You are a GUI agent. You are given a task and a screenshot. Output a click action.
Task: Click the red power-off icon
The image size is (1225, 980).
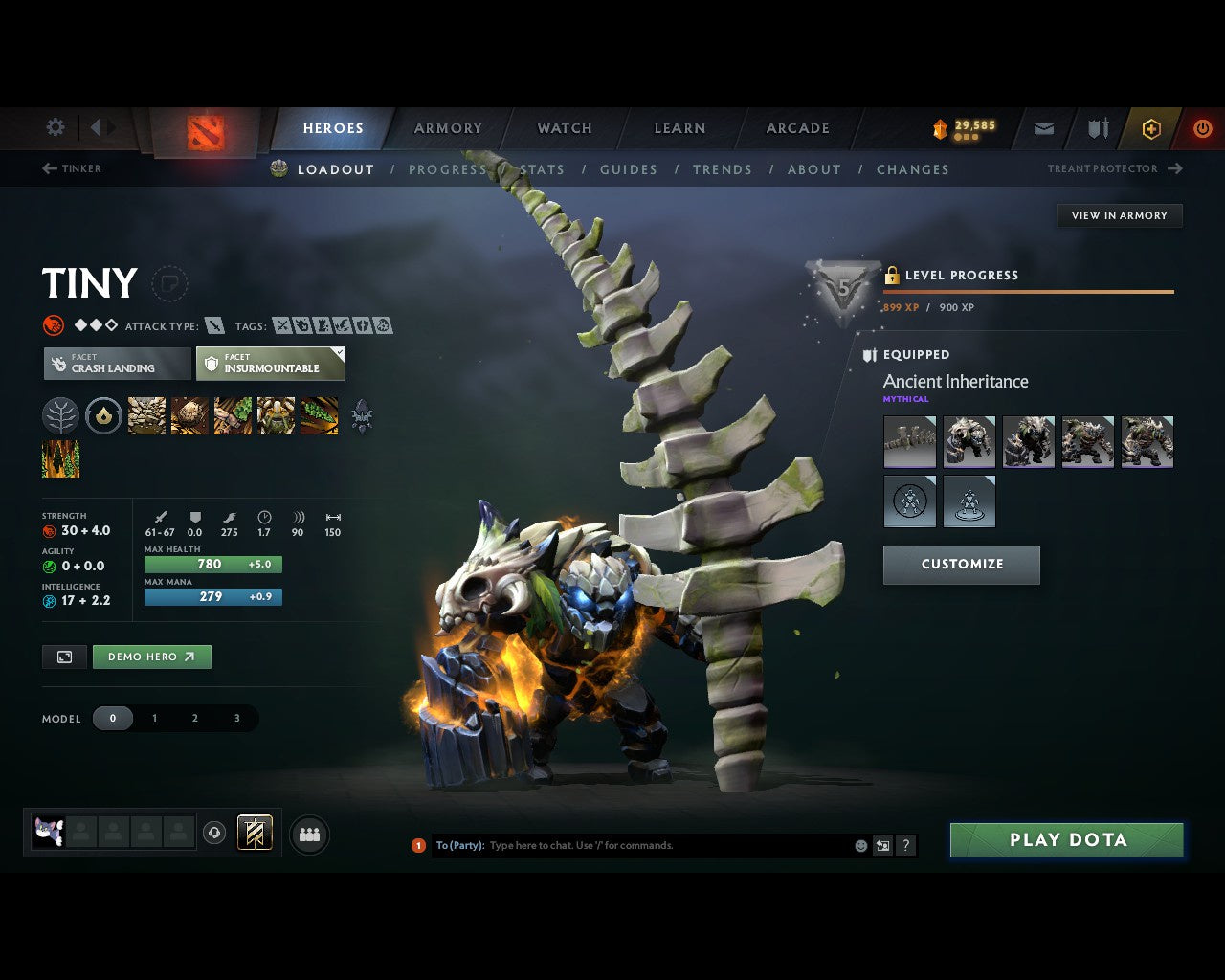tap(1203, 128)
